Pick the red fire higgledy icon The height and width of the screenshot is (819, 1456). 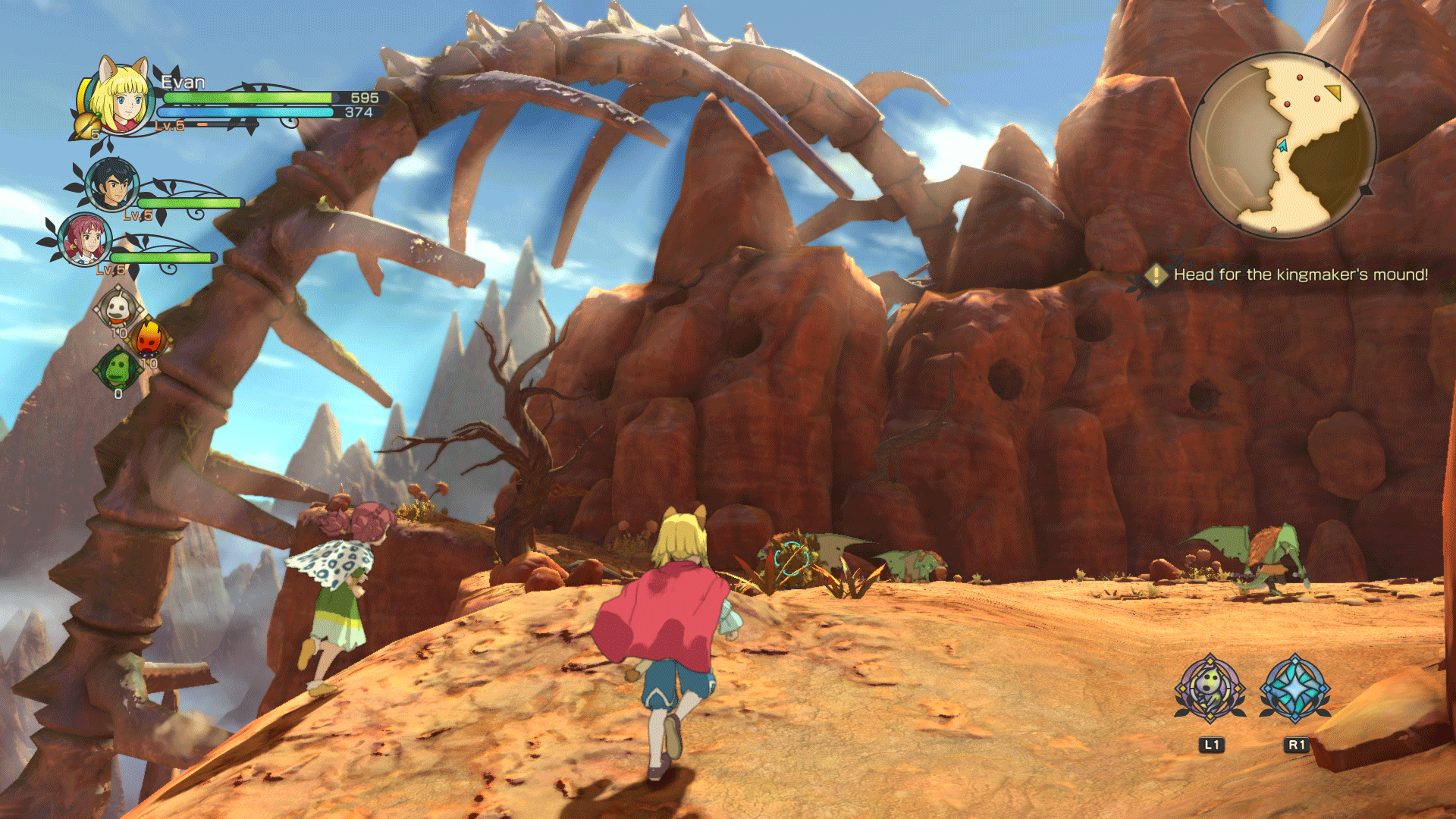coord(149,338)
